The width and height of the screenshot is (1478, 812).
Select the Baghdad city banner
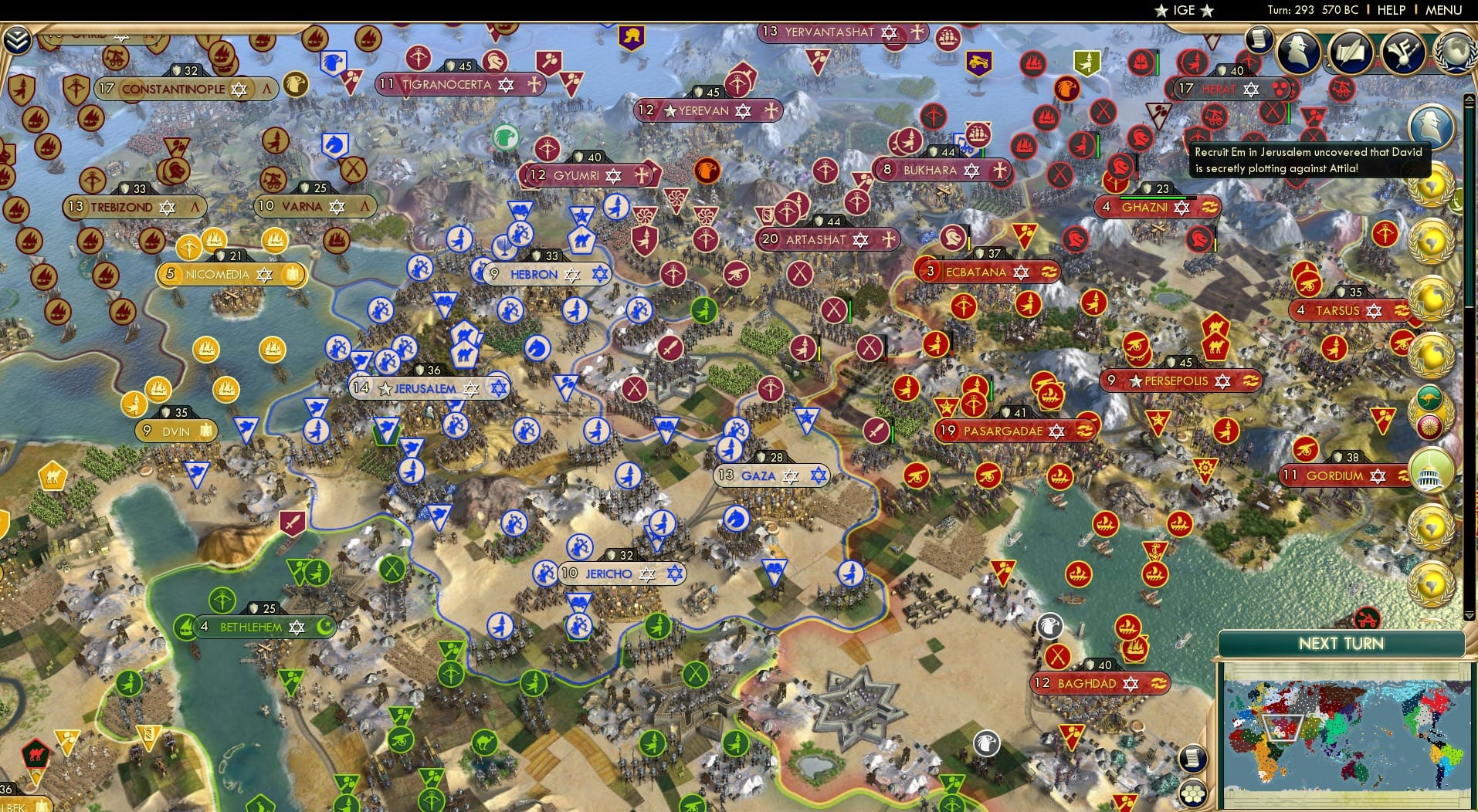coord(1100,683)
